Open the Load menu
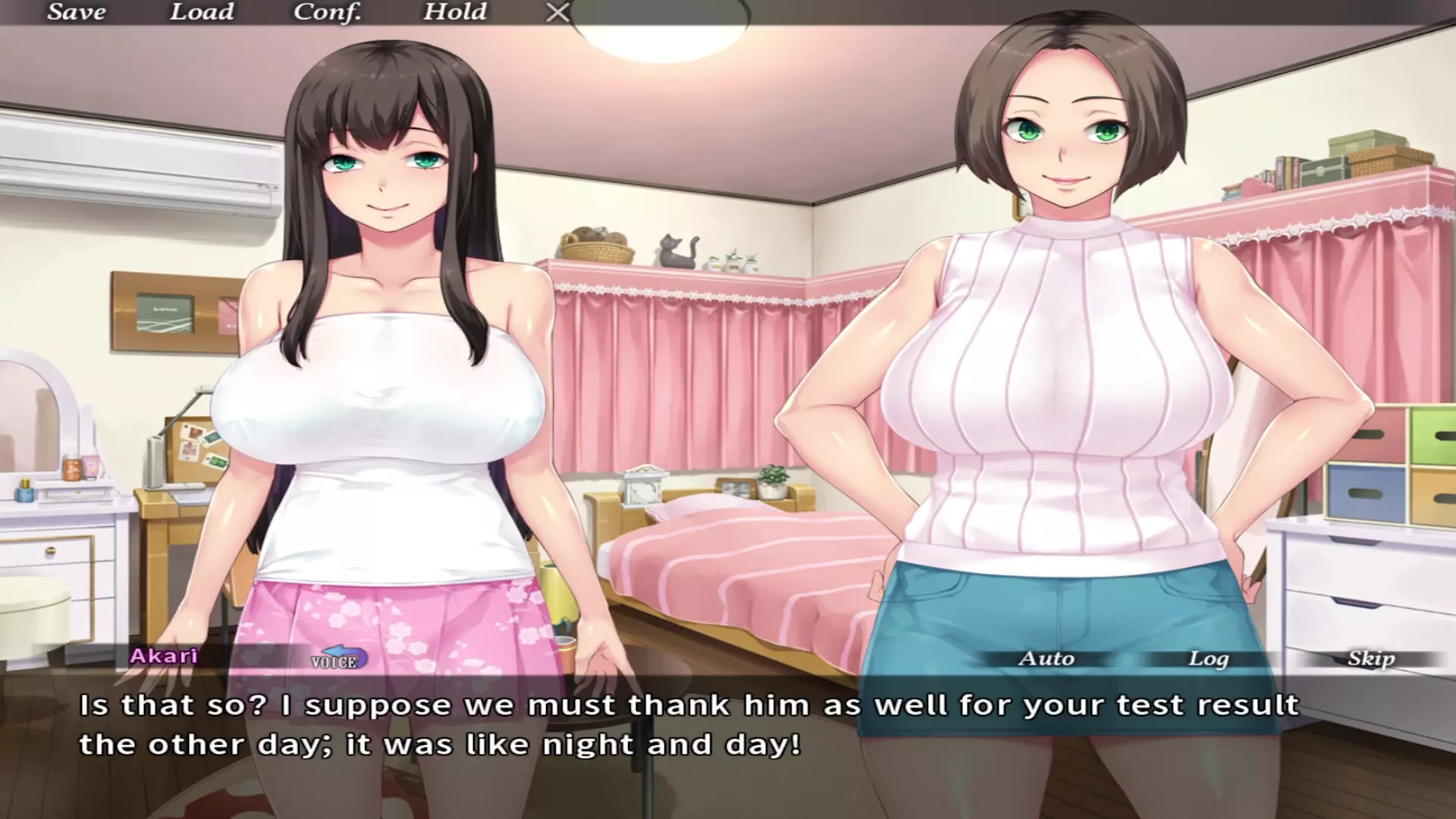The image size is (1456, 819). (201, 12)
